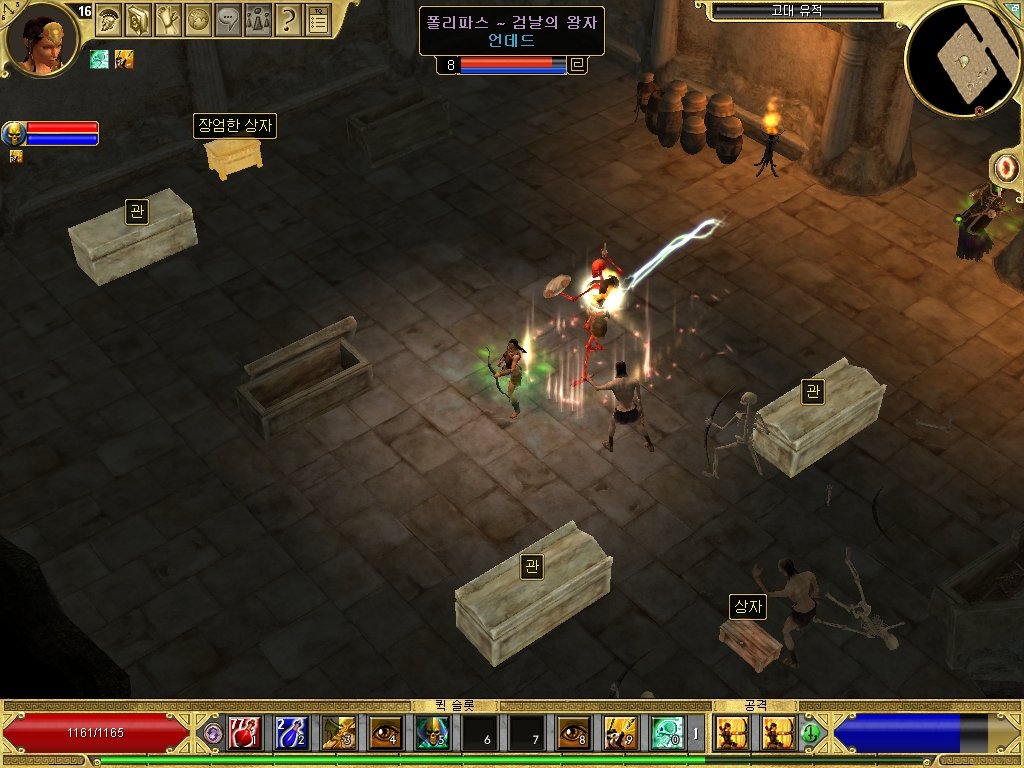The width and height of the screenshot is (1024, 768).
Task: Open the skills book button
Action: [x=138, y=19]
